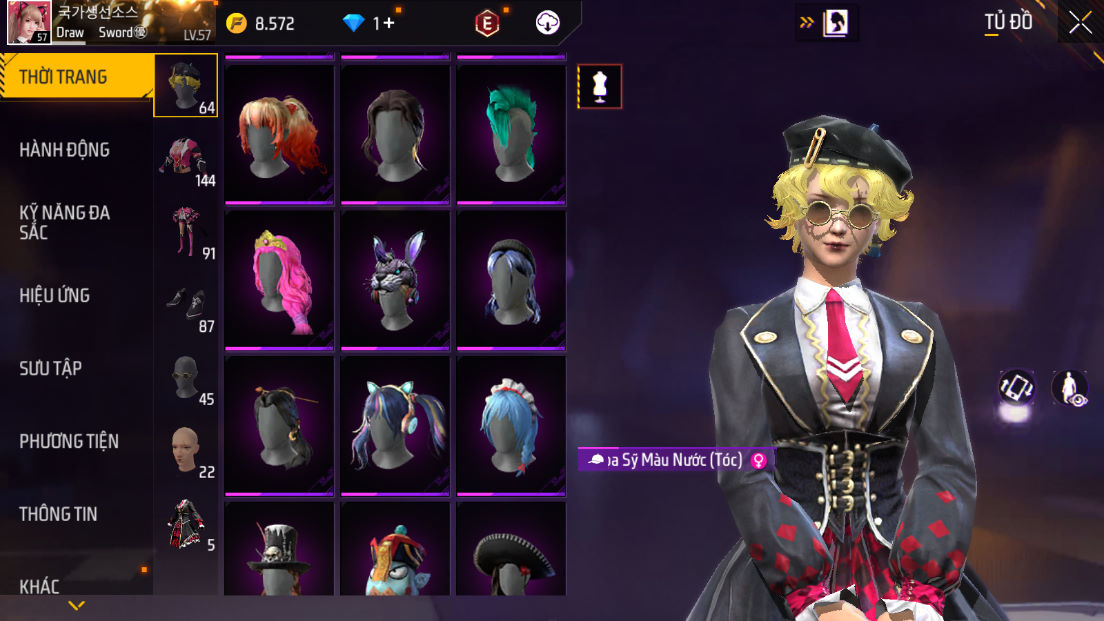Expand more categories with the down arrow
Screen dimensions: 1104x621
(77, 606)
